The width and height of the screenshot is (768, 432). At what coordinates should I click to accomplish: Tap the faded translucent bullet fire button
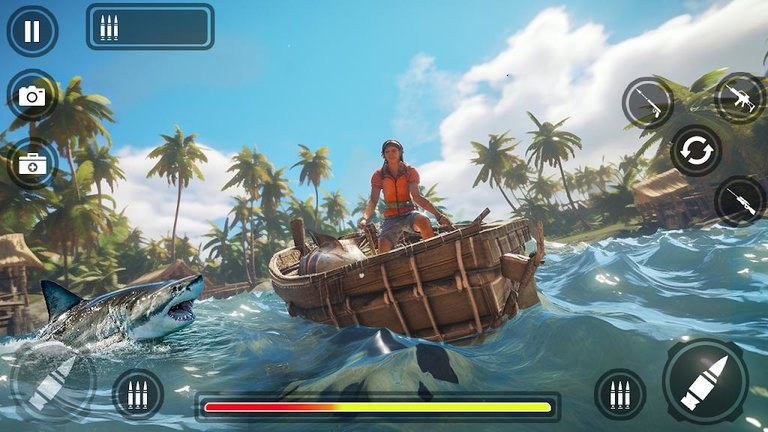52,382
